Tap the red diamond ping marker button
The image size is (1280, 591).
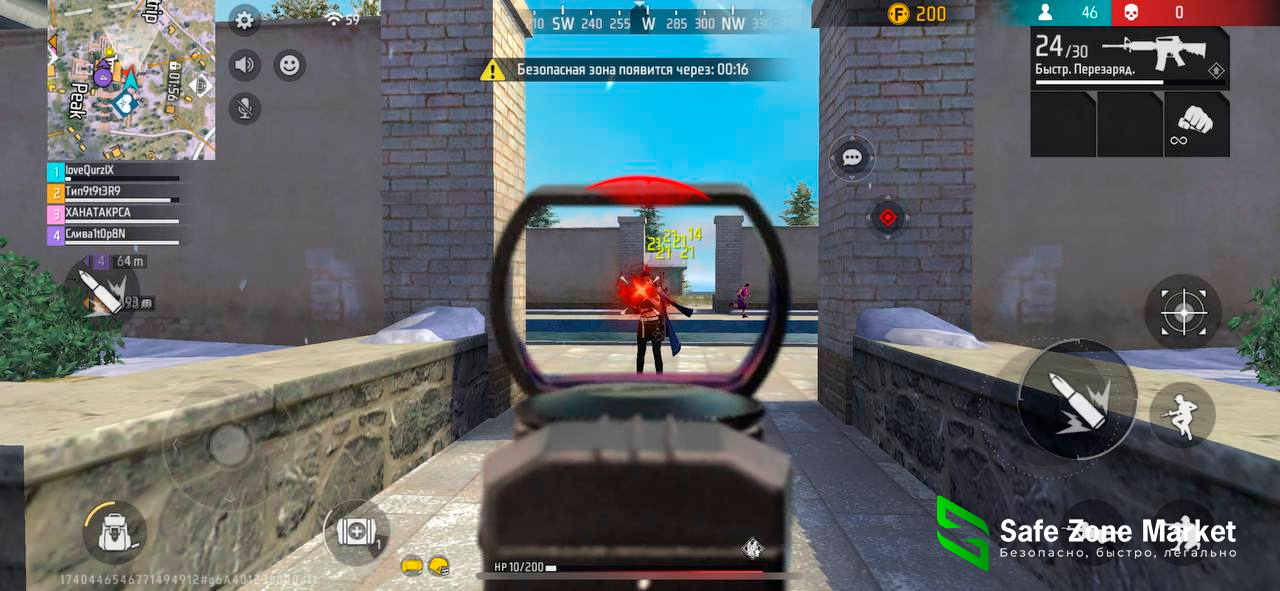click(887, 217)
